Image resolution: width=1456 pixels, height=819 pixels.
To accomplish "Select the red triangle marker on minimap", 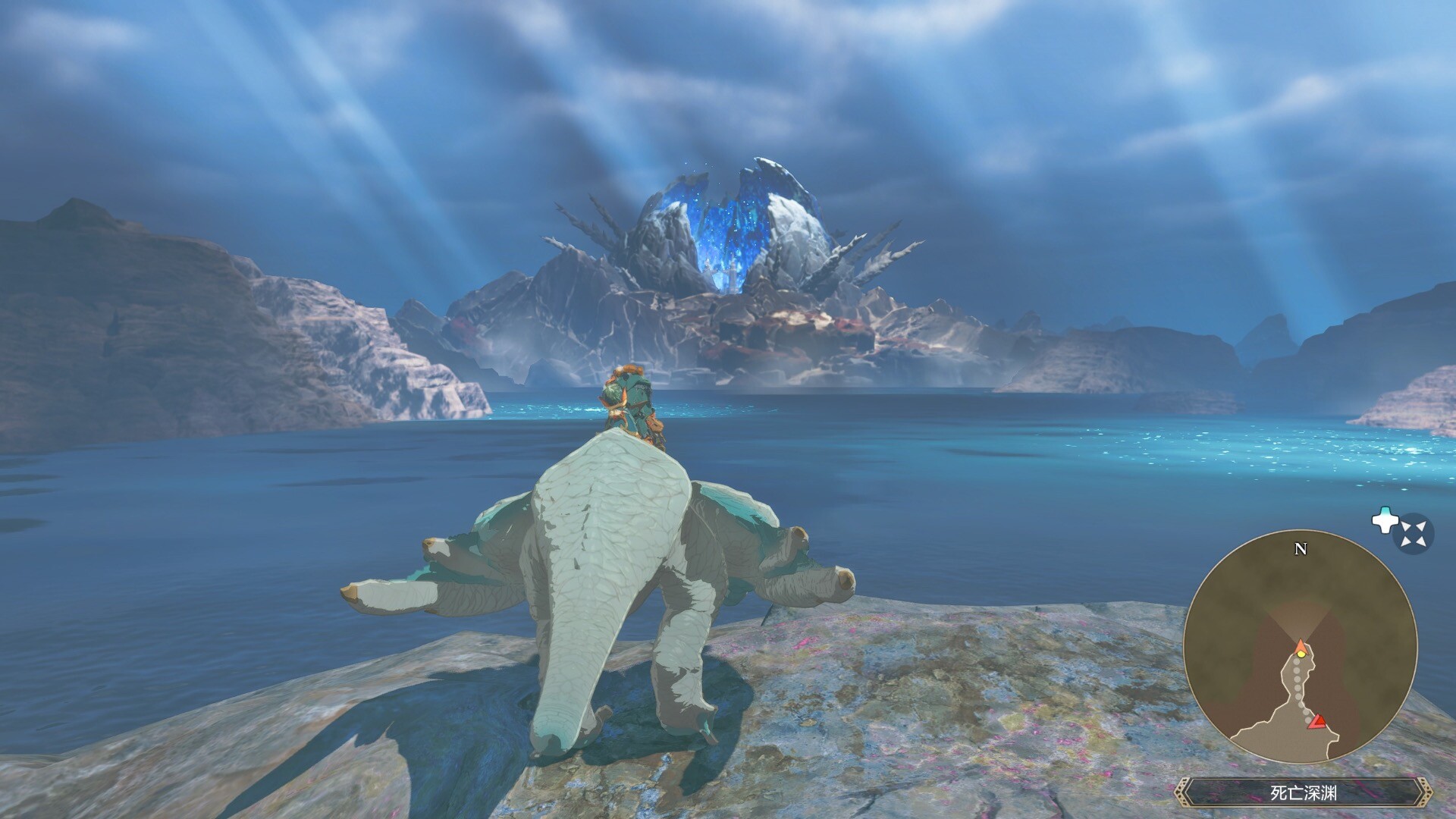I will pyautogui.click(x=1319, y=721).
